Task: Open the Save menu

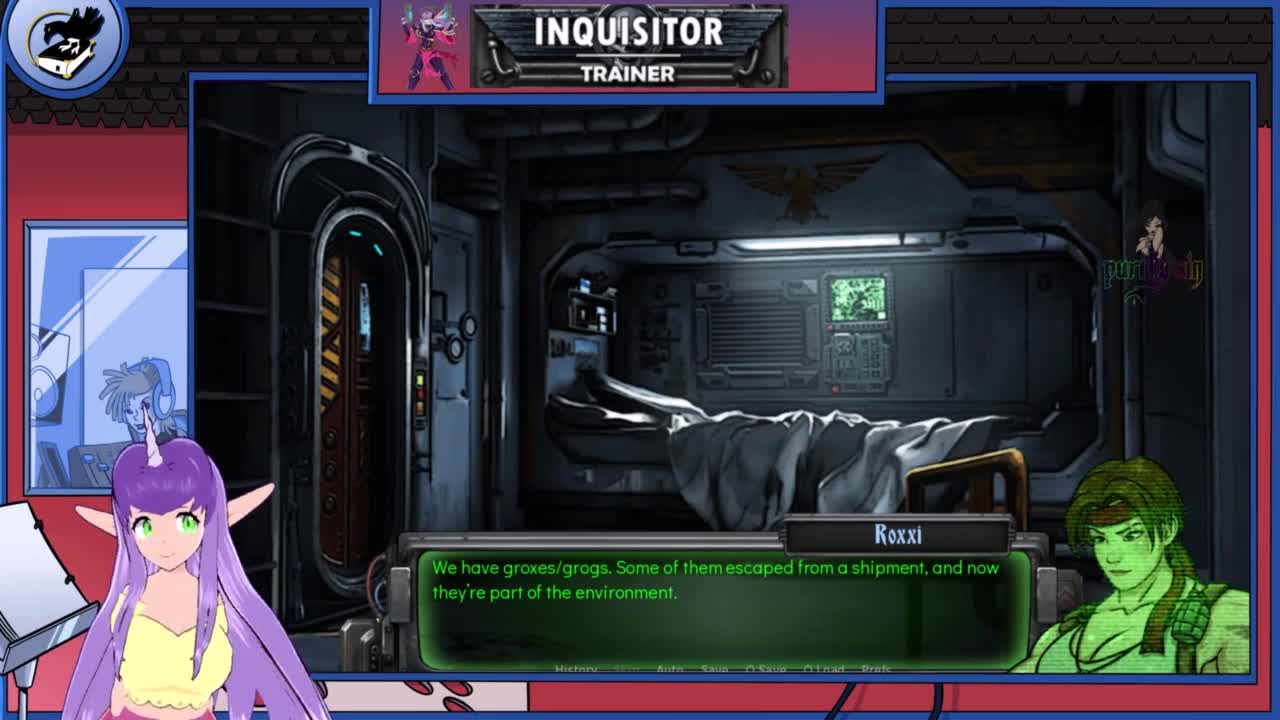Action: pos(714,669)
